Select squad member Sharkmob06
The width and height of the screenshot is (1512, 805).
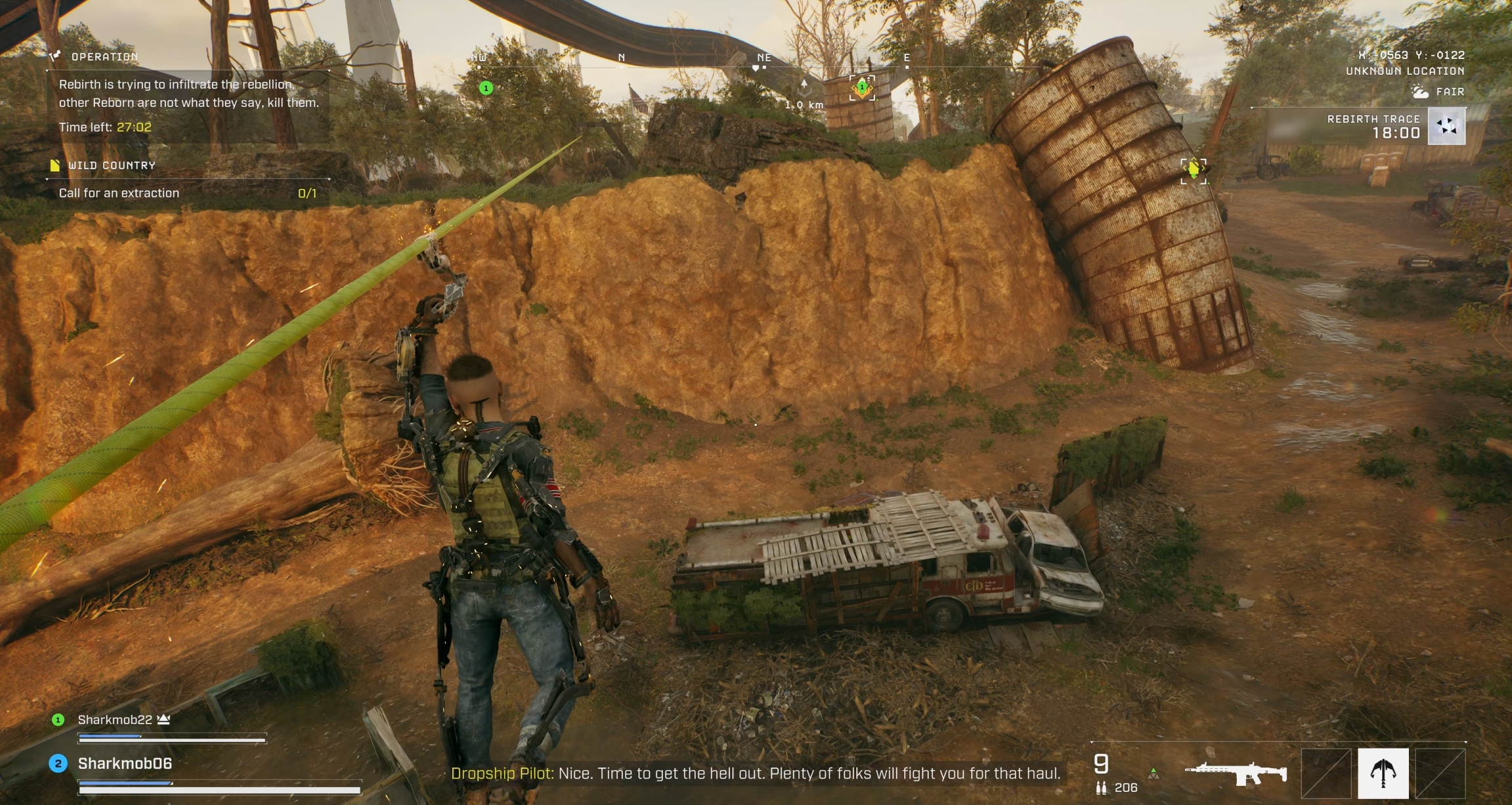coord(125,764)
